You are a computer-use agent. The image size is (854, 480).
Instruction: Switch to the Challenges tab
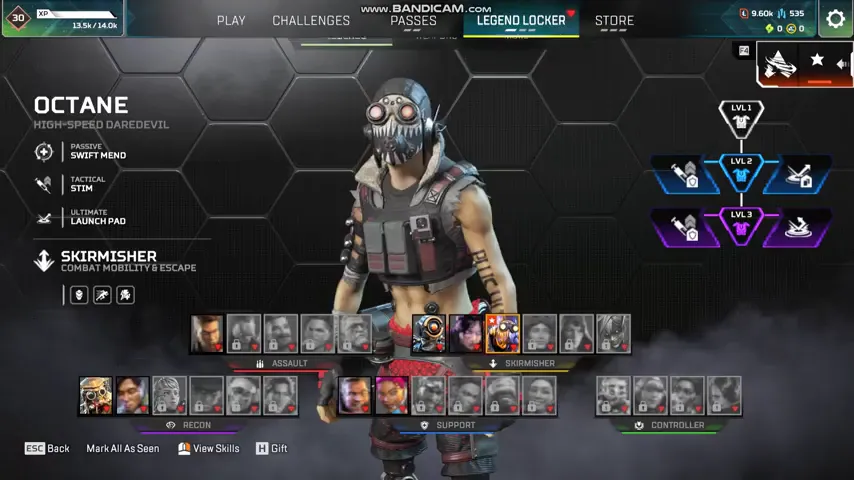click(x=311, y=20)
